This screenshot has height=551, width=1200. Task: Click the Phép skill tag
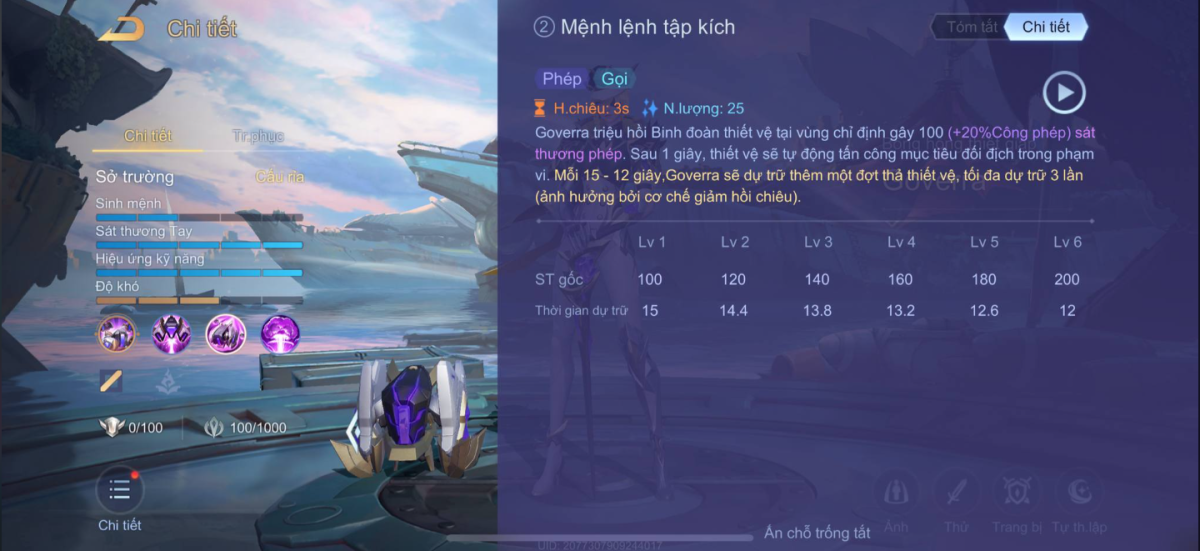tap(562, 79)
